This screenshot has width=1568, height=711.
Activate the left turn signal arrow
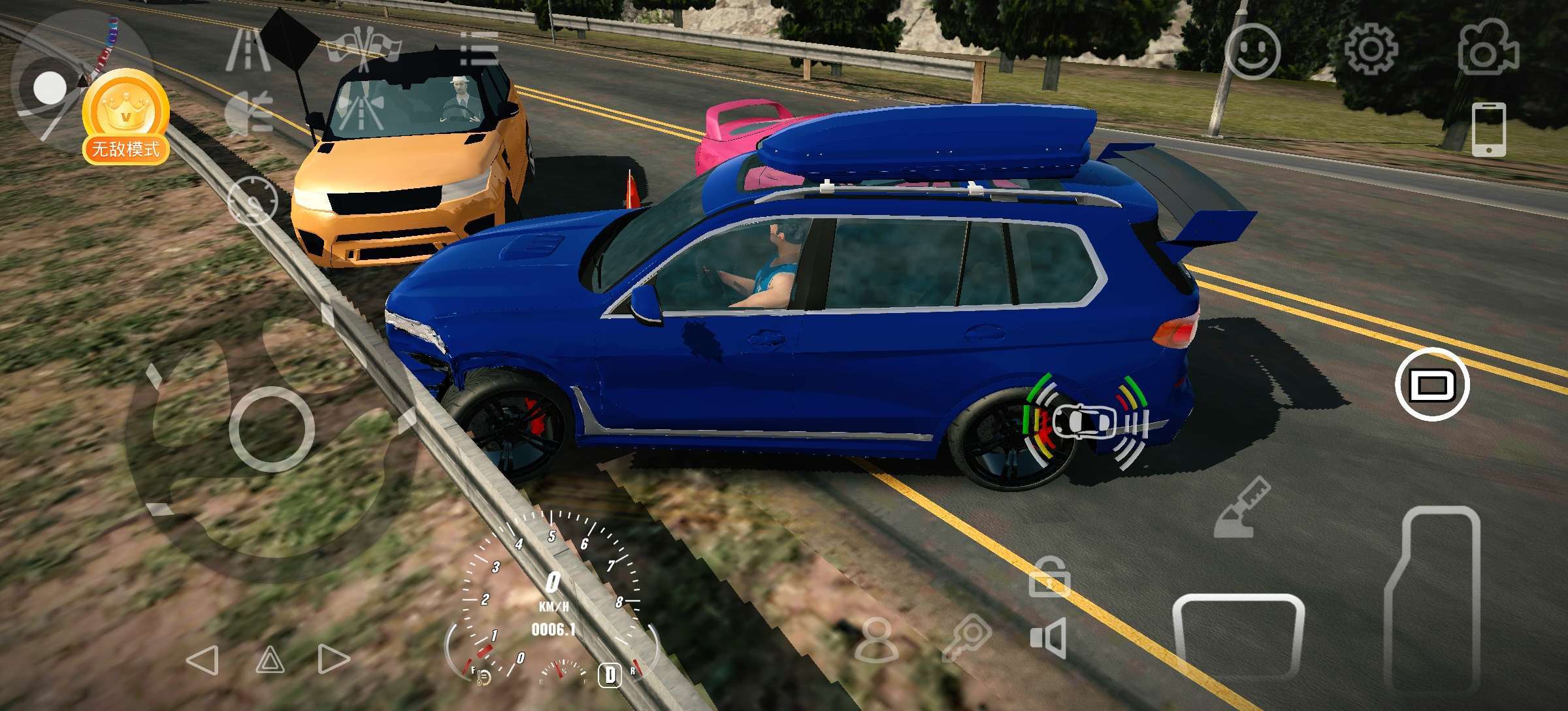pos(203,660)
